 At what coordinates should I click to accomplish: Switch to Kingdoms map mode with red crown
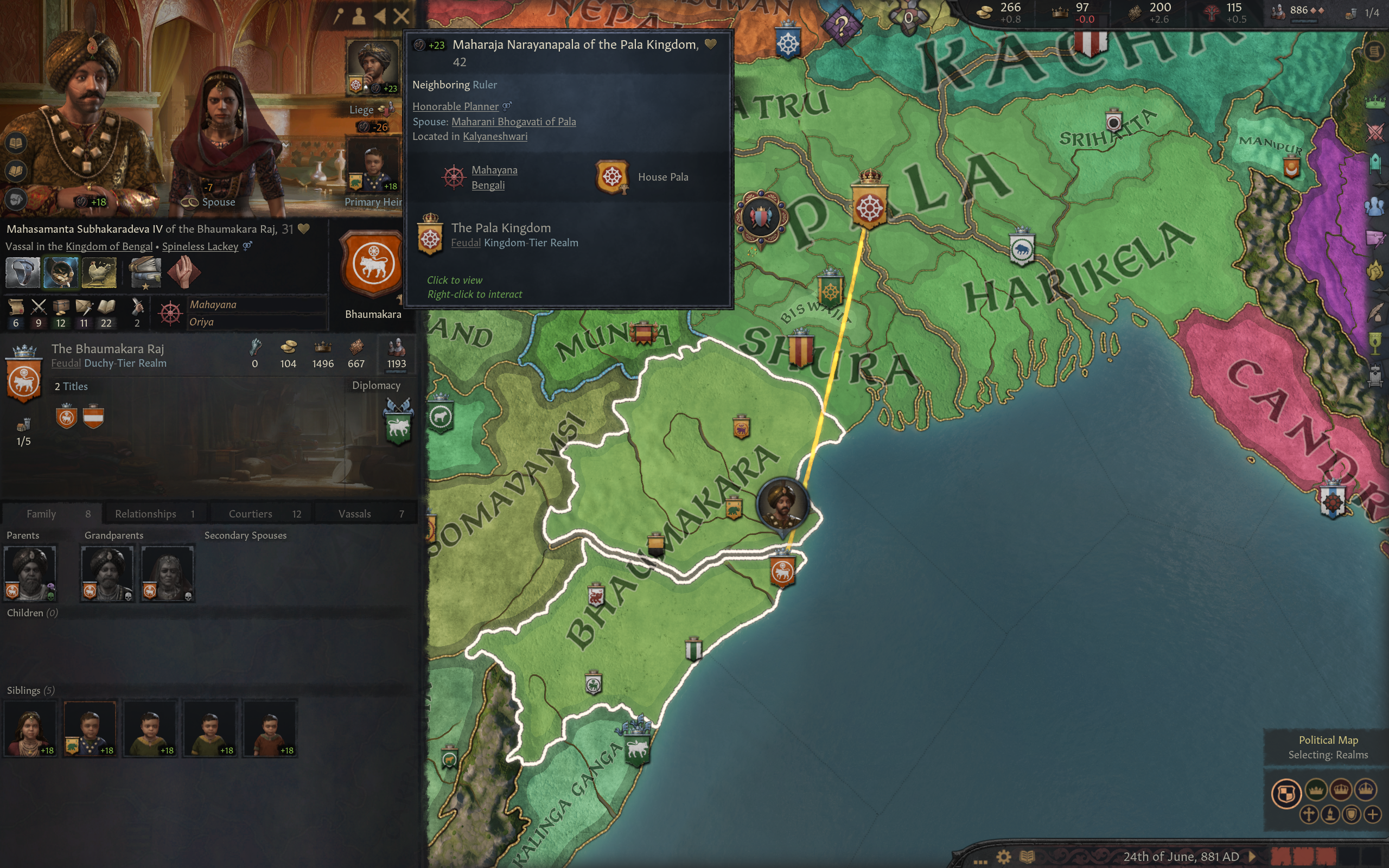[1341, 790]
